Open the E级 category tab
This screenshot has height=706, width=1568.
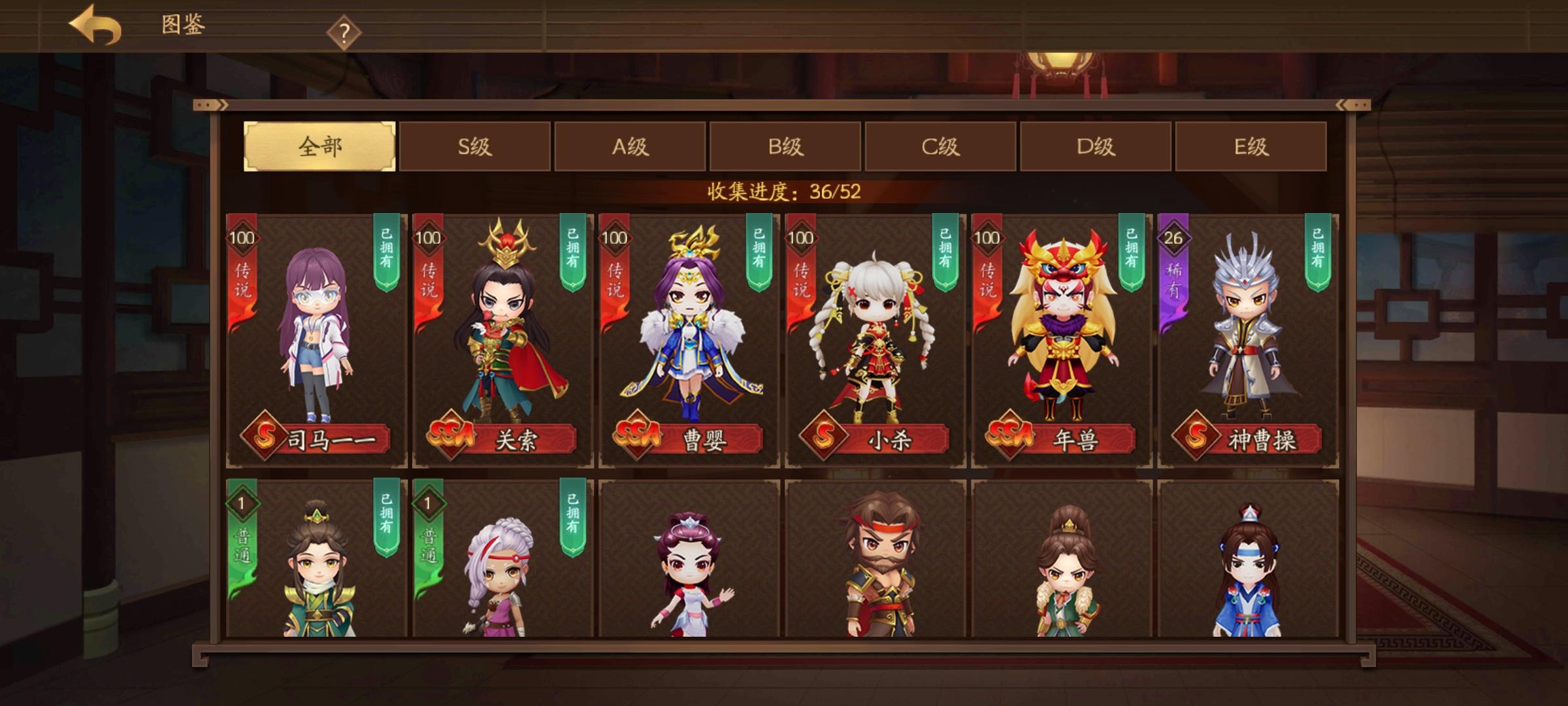pyautogui.click(x=1251, y=148)
